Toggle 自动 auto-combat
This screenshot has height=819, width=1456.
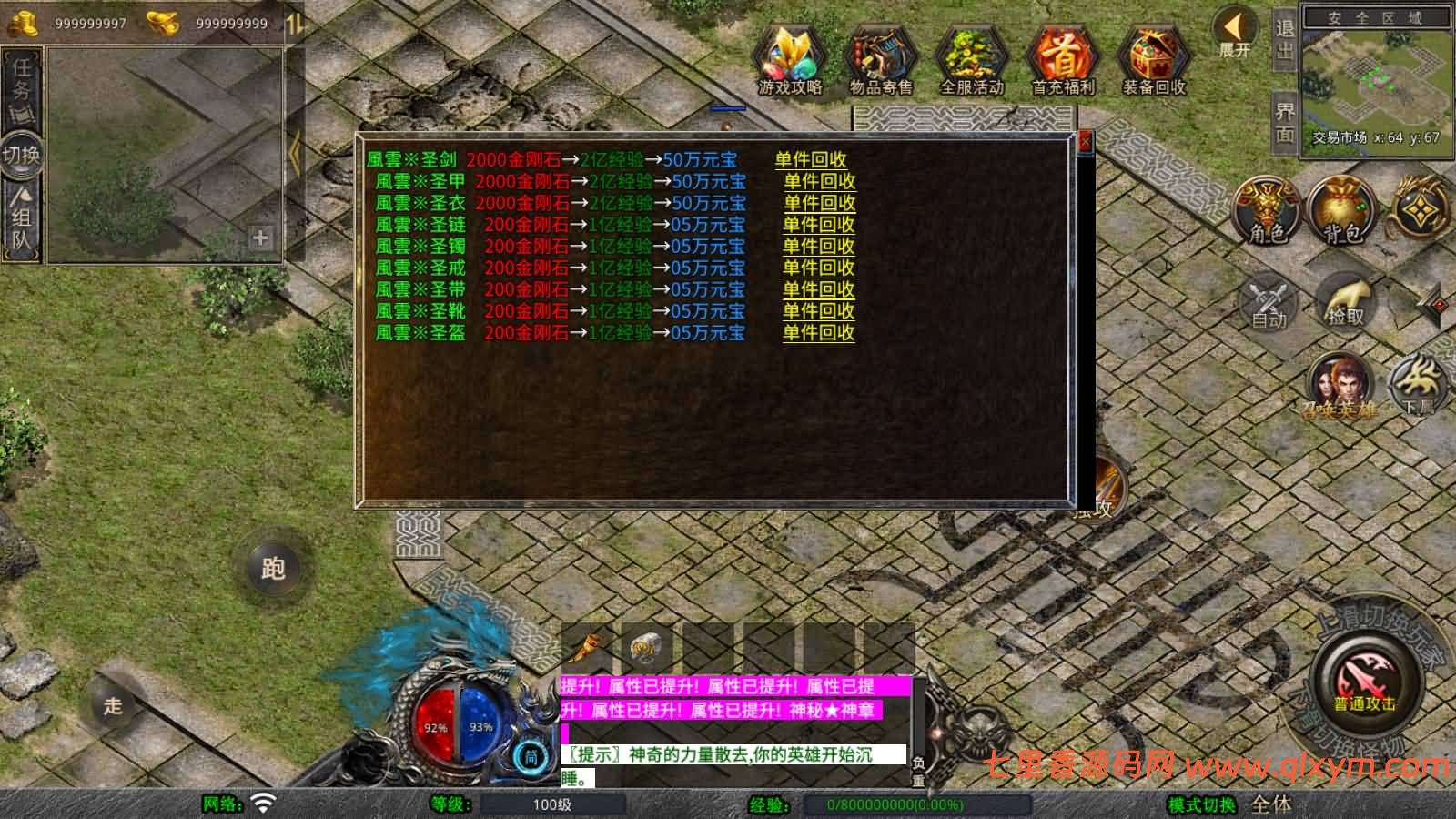coord(1268,302)
